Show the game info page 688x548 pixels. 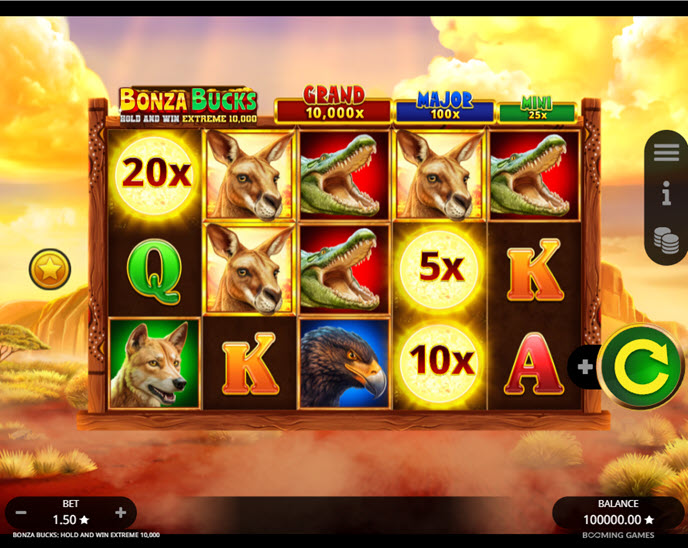pos(666,195)
